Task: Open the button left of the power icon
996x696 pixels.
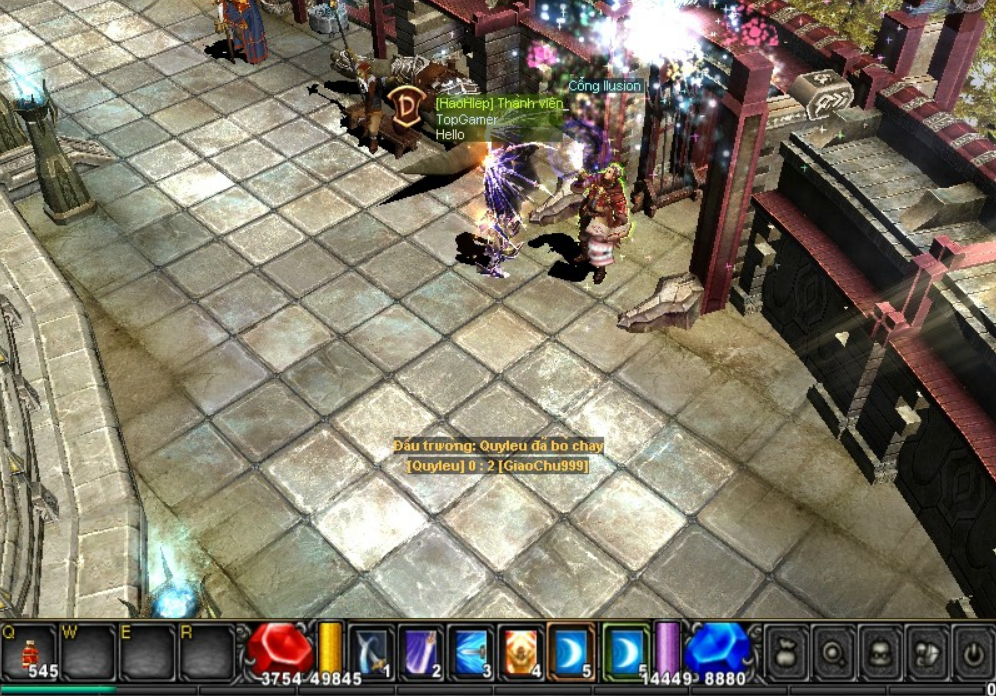Action: pos(927,652)
